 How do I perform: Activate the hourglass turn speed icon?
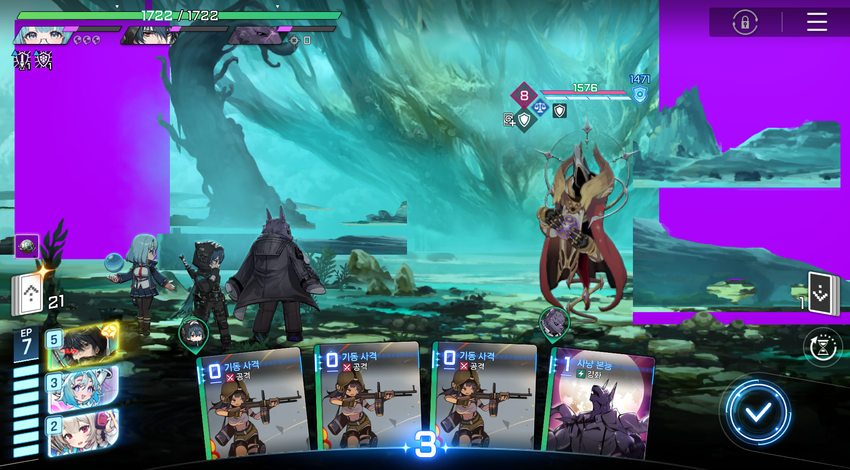pos(822,347)
